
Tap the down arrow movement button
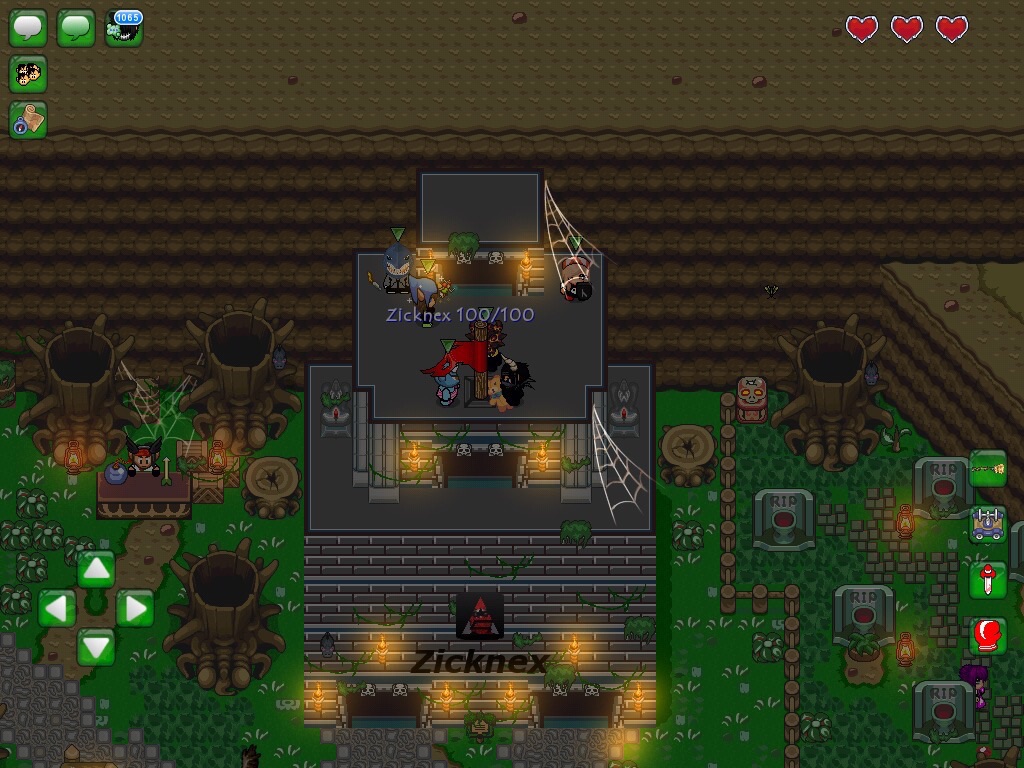coord(96,646)
